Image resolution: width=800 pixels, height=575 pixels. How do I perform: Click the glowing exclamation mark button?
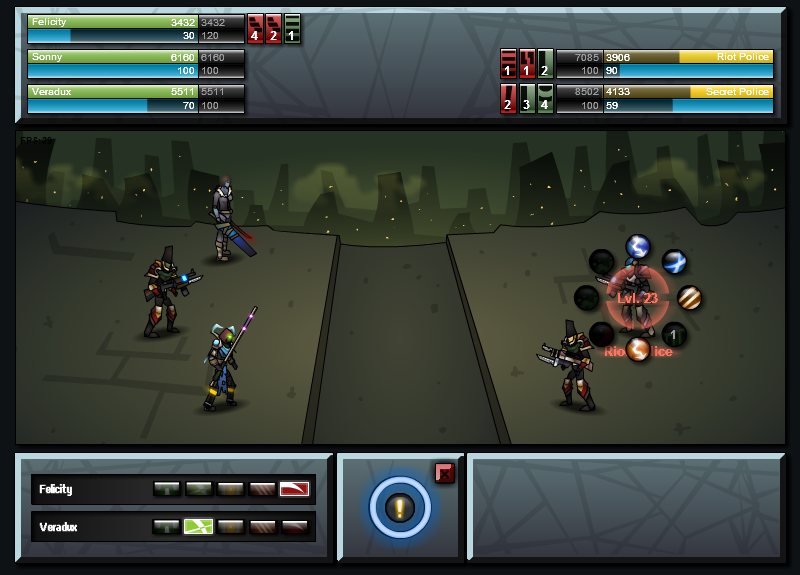point(400,508)
